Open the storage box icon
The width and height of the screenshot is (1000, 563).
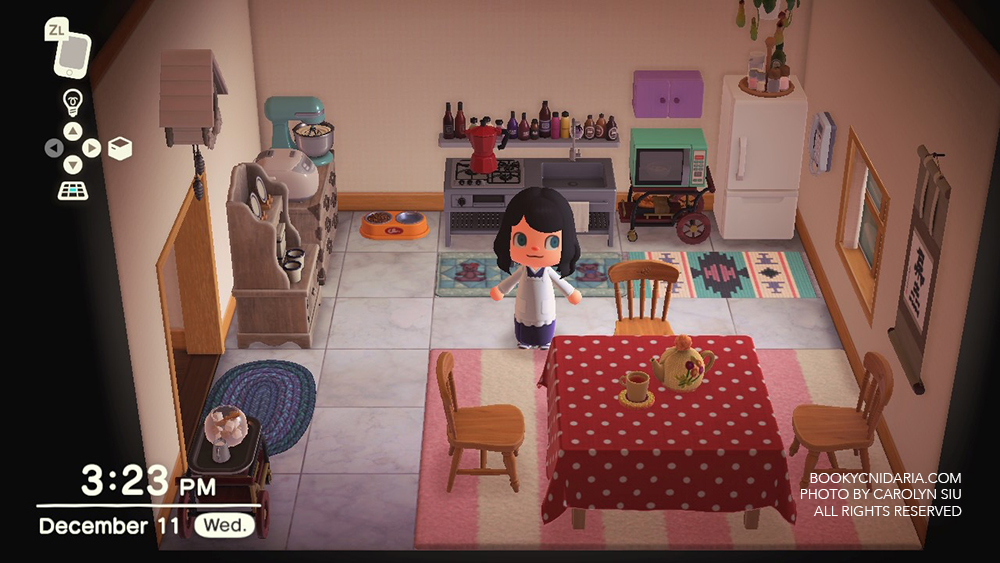click(x=120, y=149)
